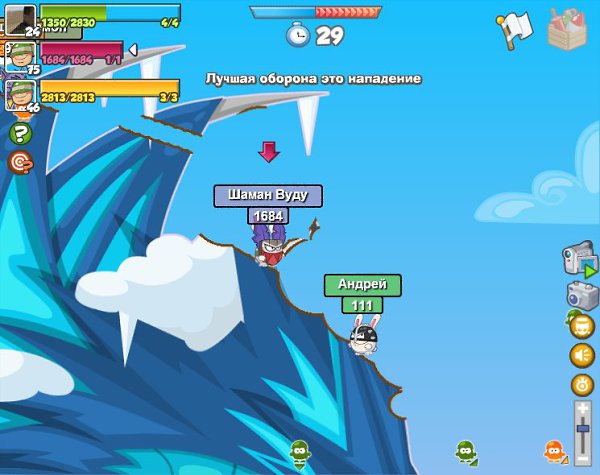
Task: Select the level 46 player avatar
Action: (x=20, y=94)
